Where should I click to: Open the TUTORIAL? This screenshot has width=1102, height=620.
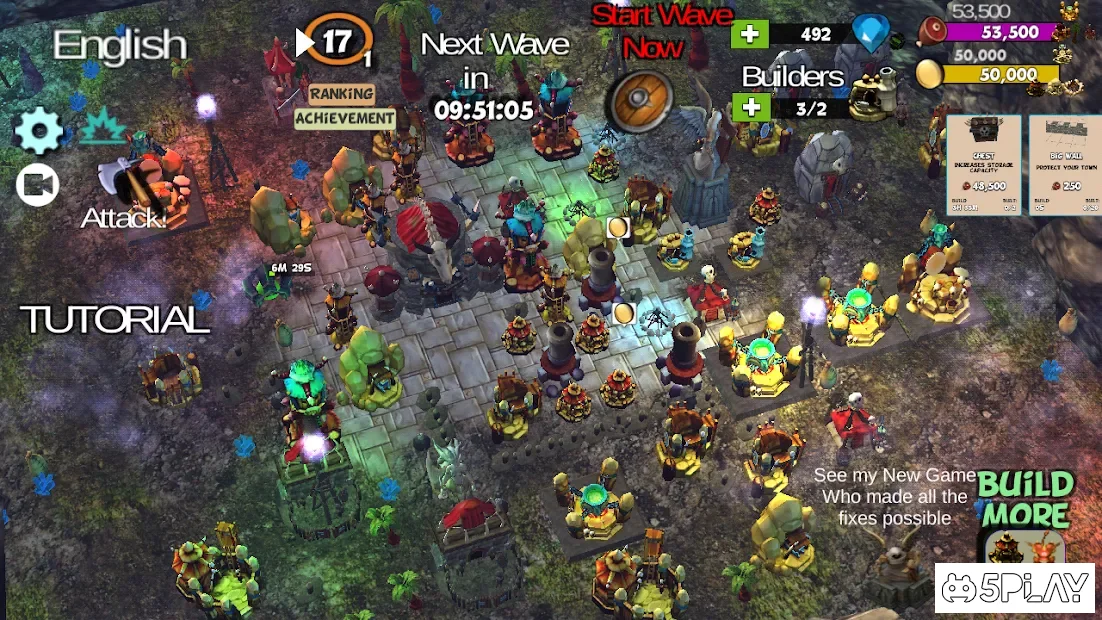(x=115, y=320)
